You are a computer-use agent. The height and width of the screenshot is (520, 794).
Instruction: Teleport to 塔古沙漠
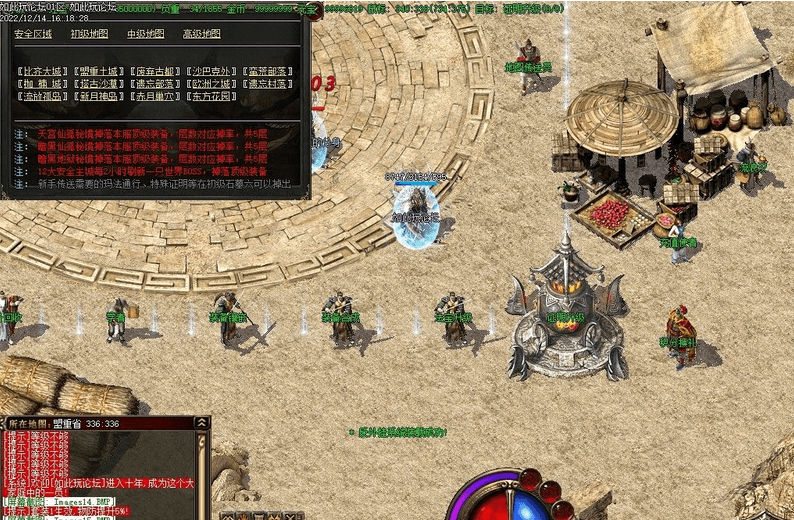[x=101, y=84]
